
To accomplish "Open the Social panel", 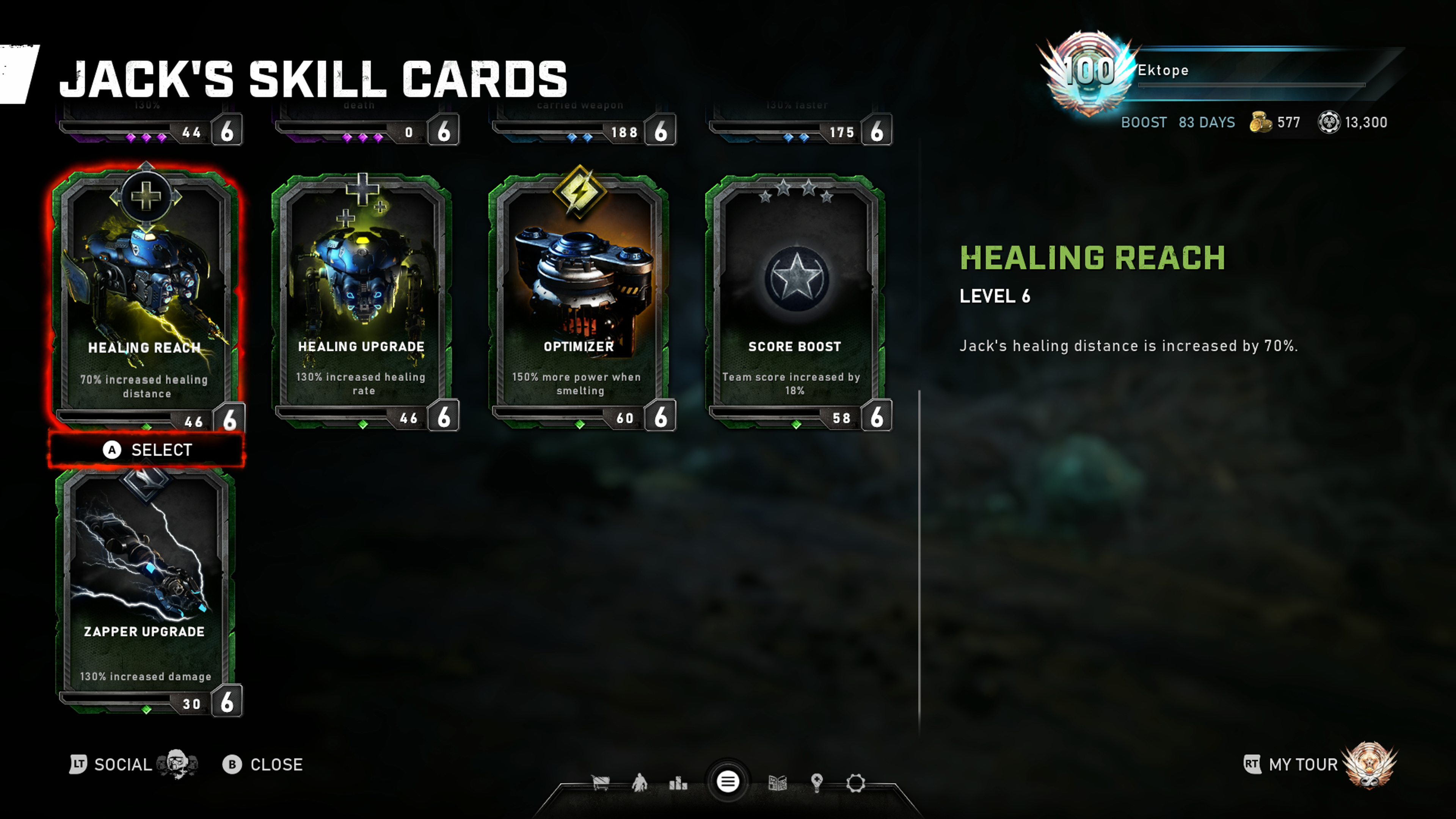I will coord(121,765).
